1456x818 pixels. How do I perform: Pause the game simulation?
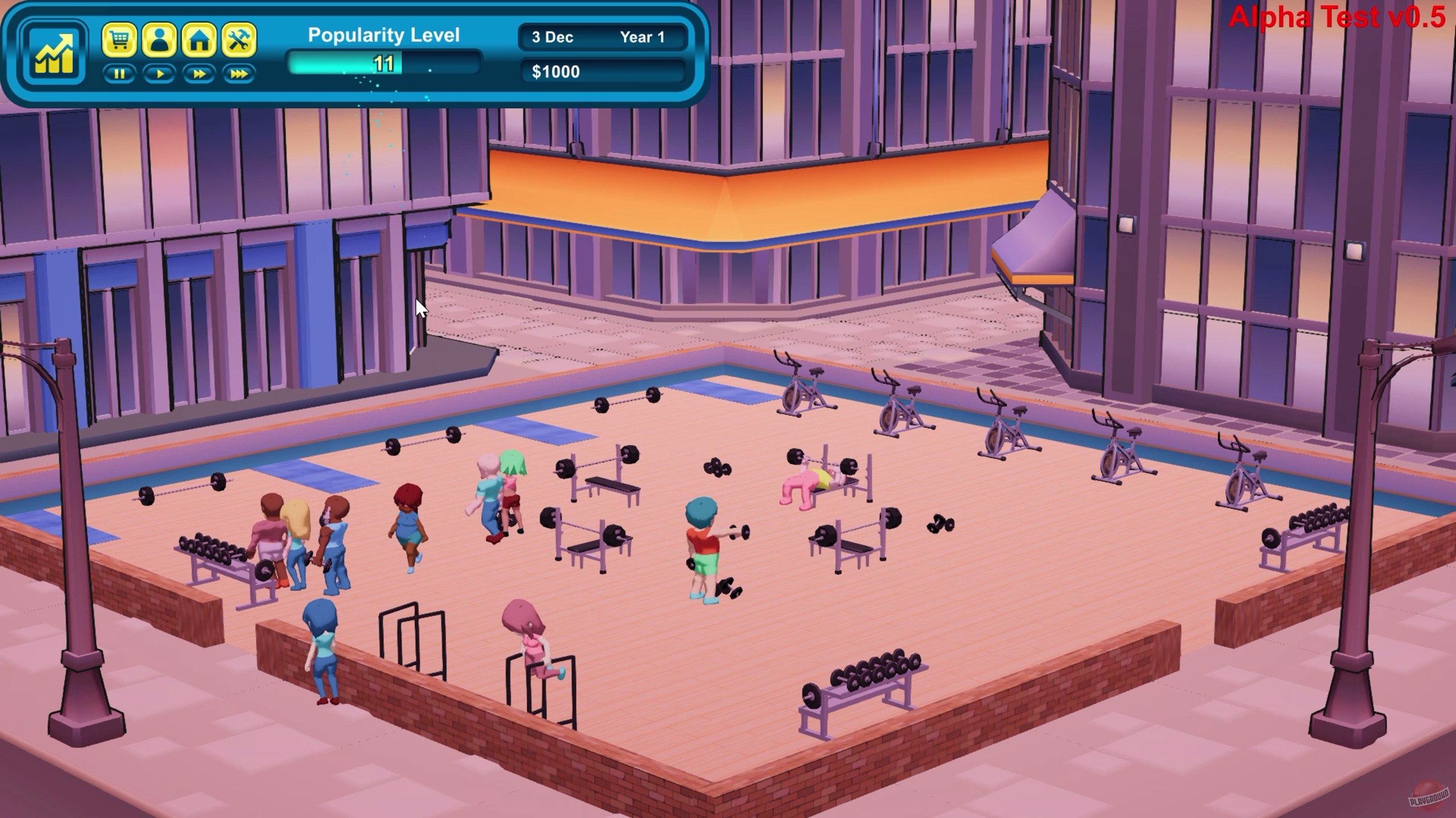[x=120, y=73]
